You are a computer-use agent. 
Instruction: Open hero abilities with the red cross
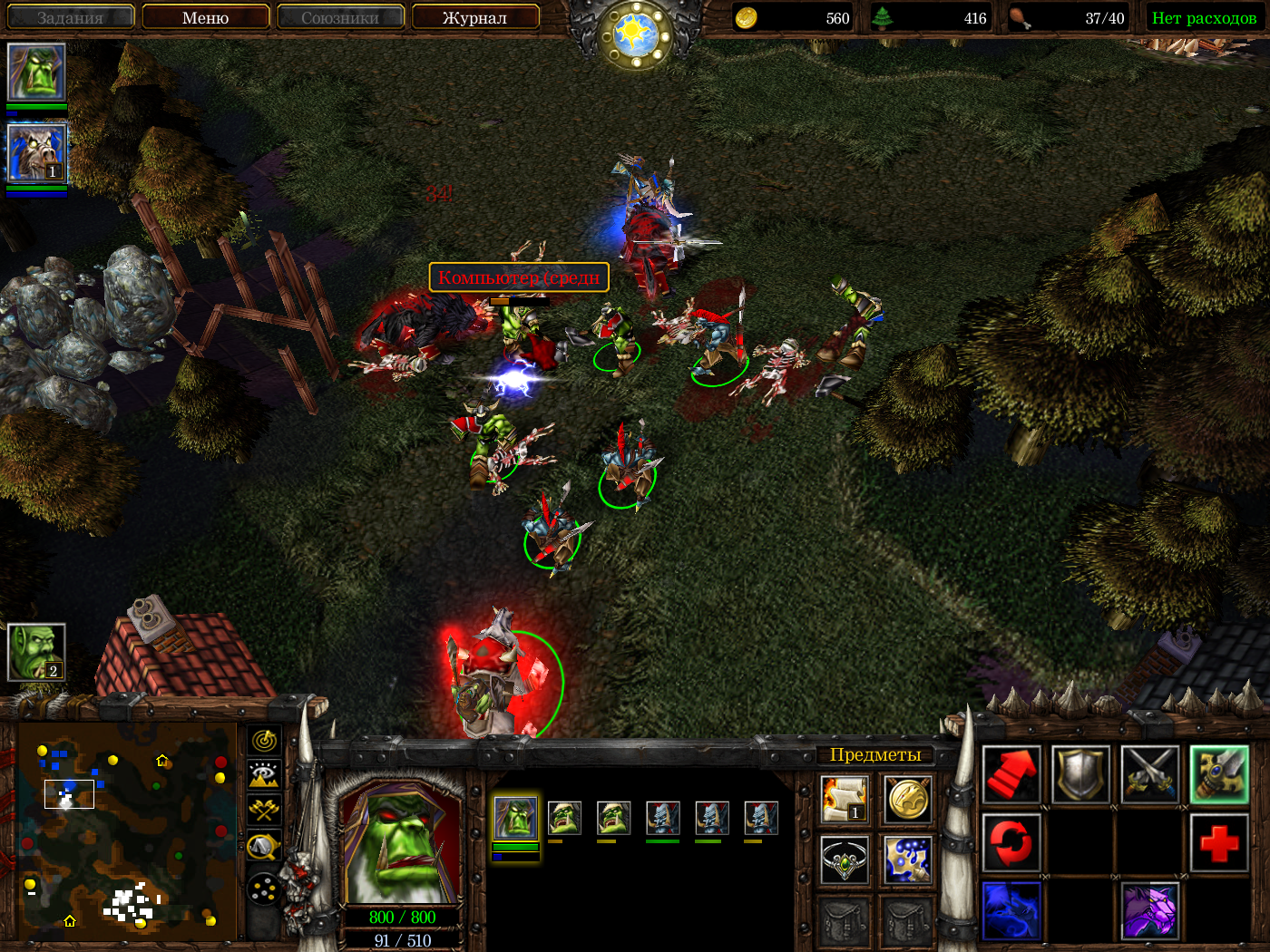[1218, 842]
